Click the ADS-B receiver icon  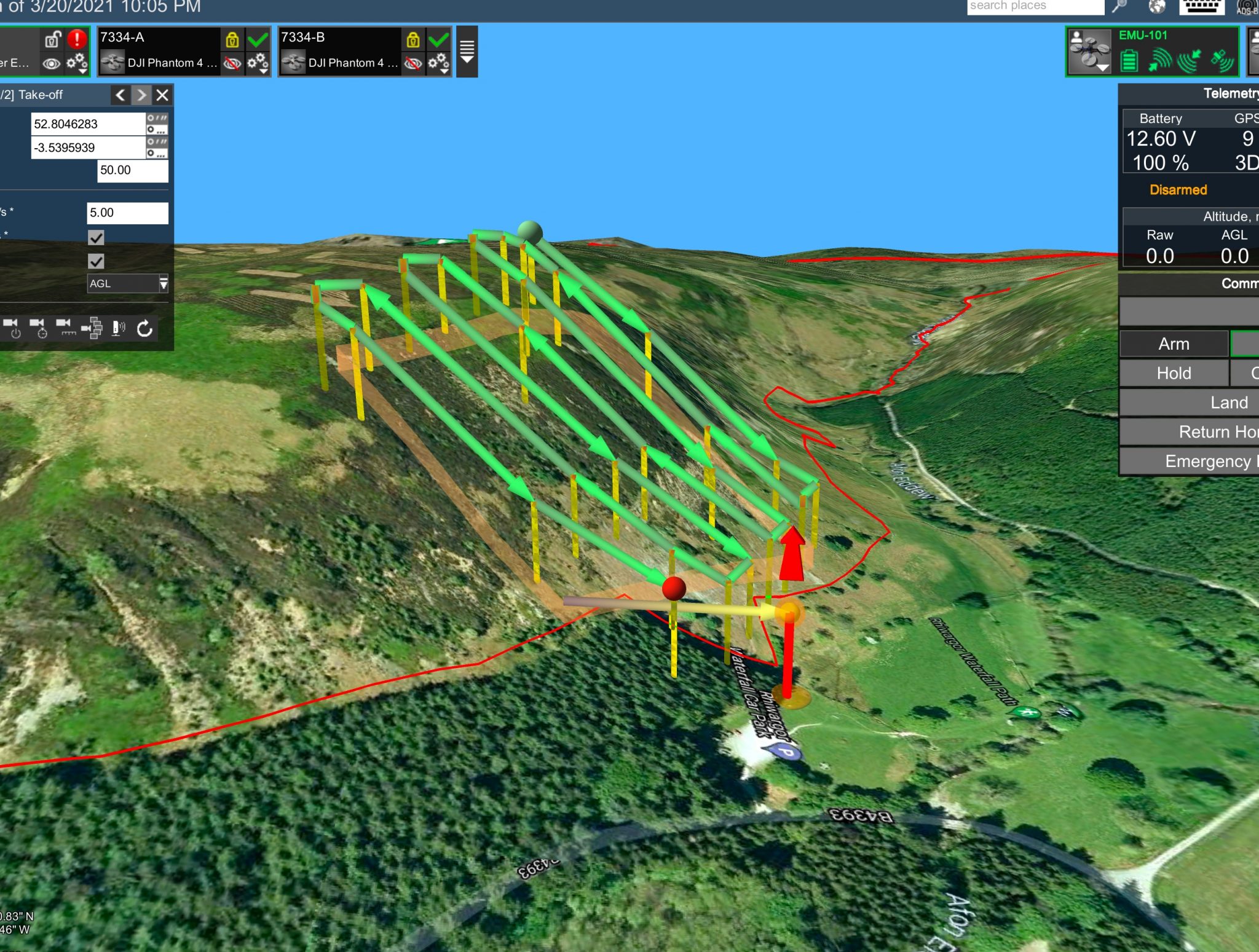tap(1248, 7)
